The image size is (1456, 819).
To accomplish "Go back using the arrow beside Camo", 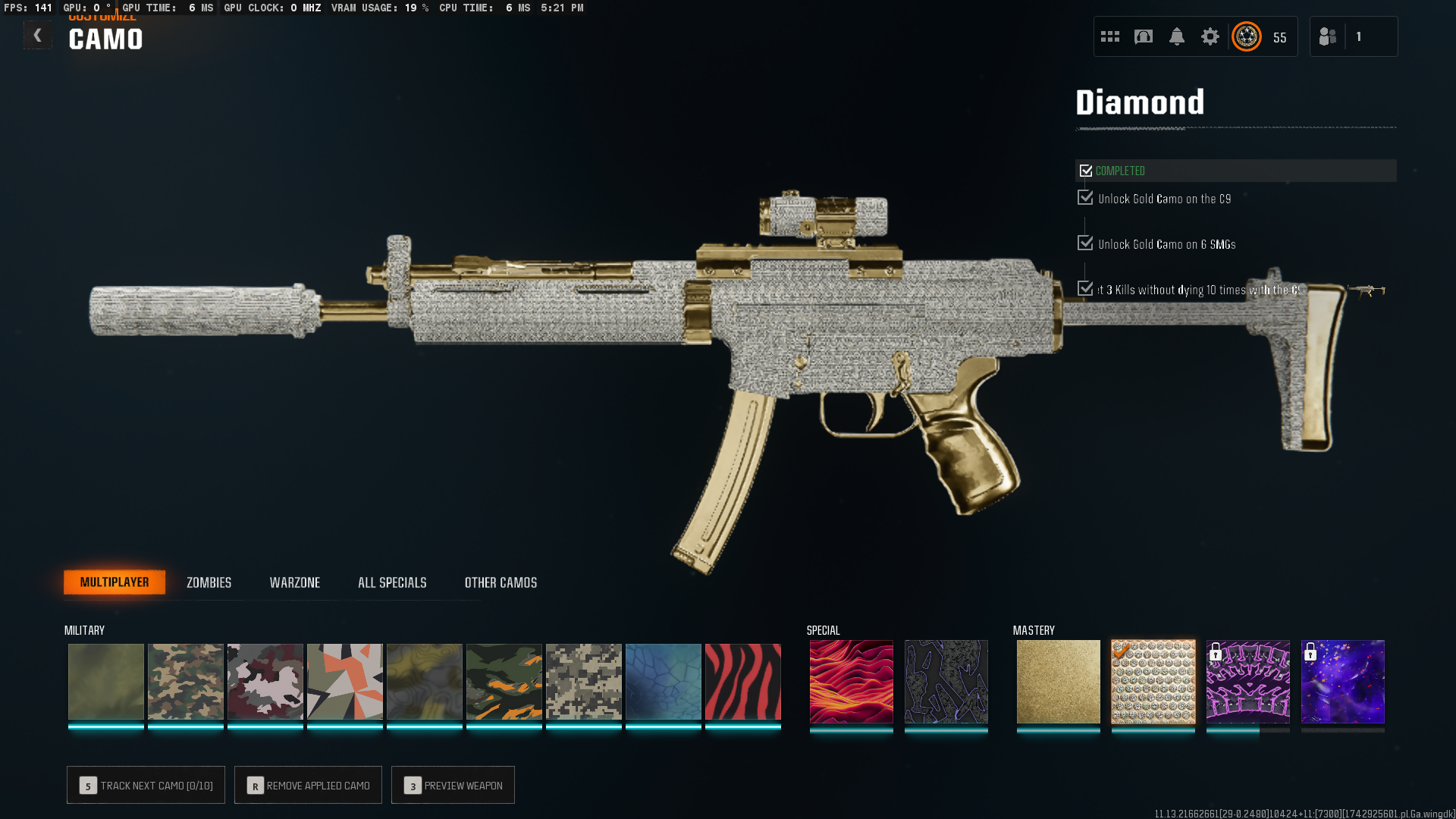I will pyautogui.click(x=37, y=36).
